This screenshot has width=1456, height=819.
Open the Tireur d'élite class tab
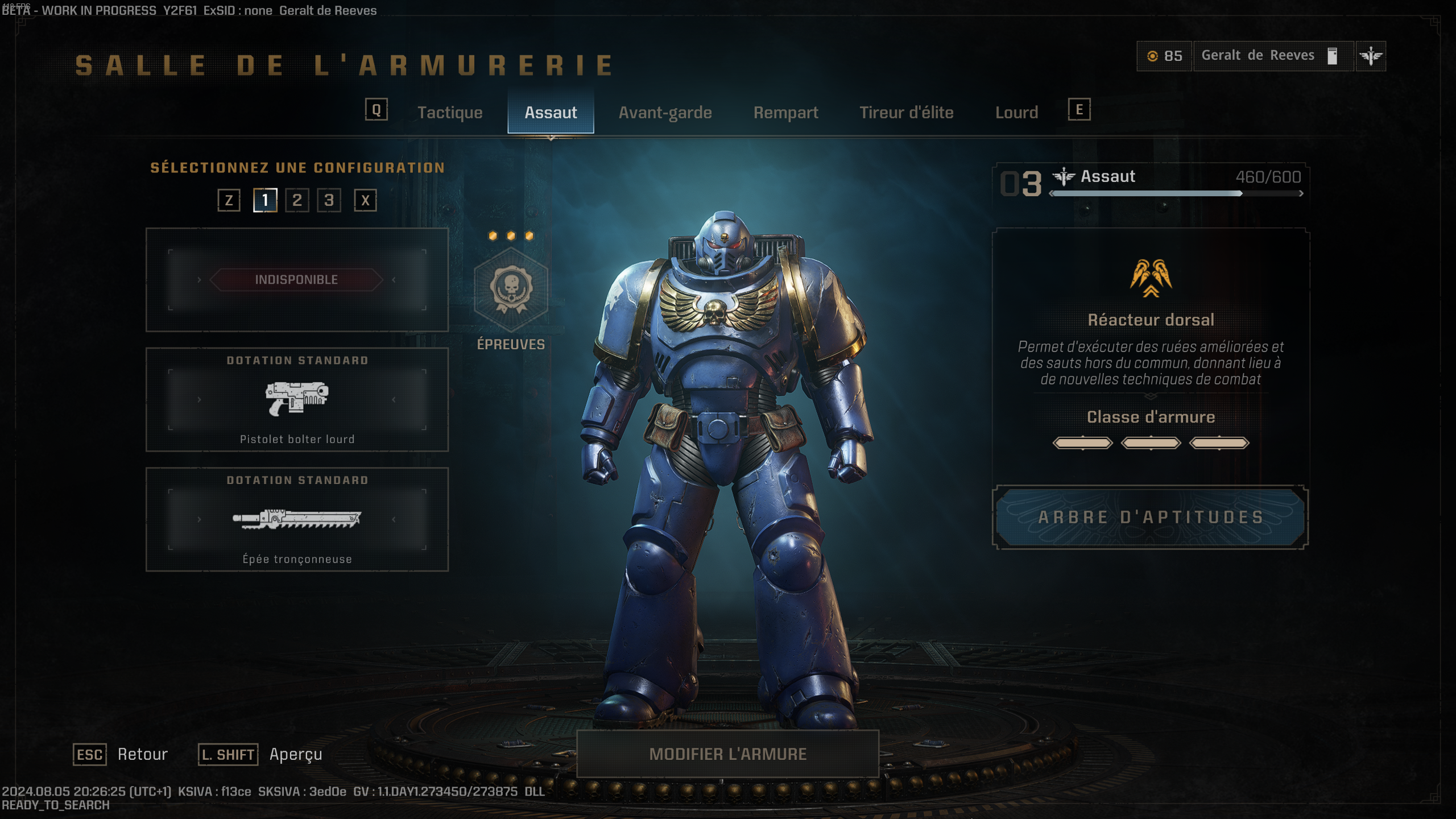click(907, 113)
